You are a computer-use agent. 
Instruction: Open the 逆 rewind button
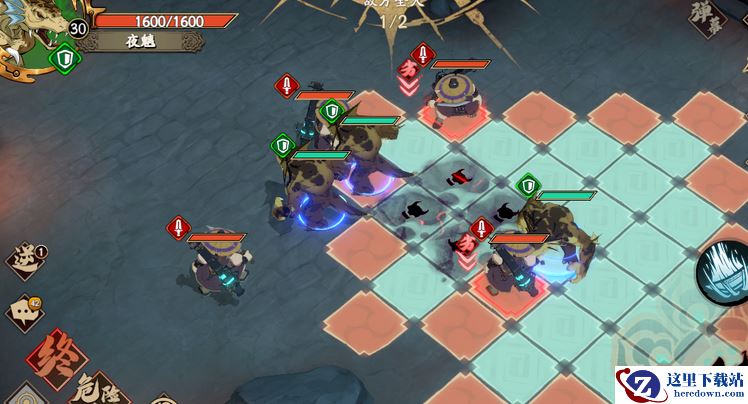(24, 260)
